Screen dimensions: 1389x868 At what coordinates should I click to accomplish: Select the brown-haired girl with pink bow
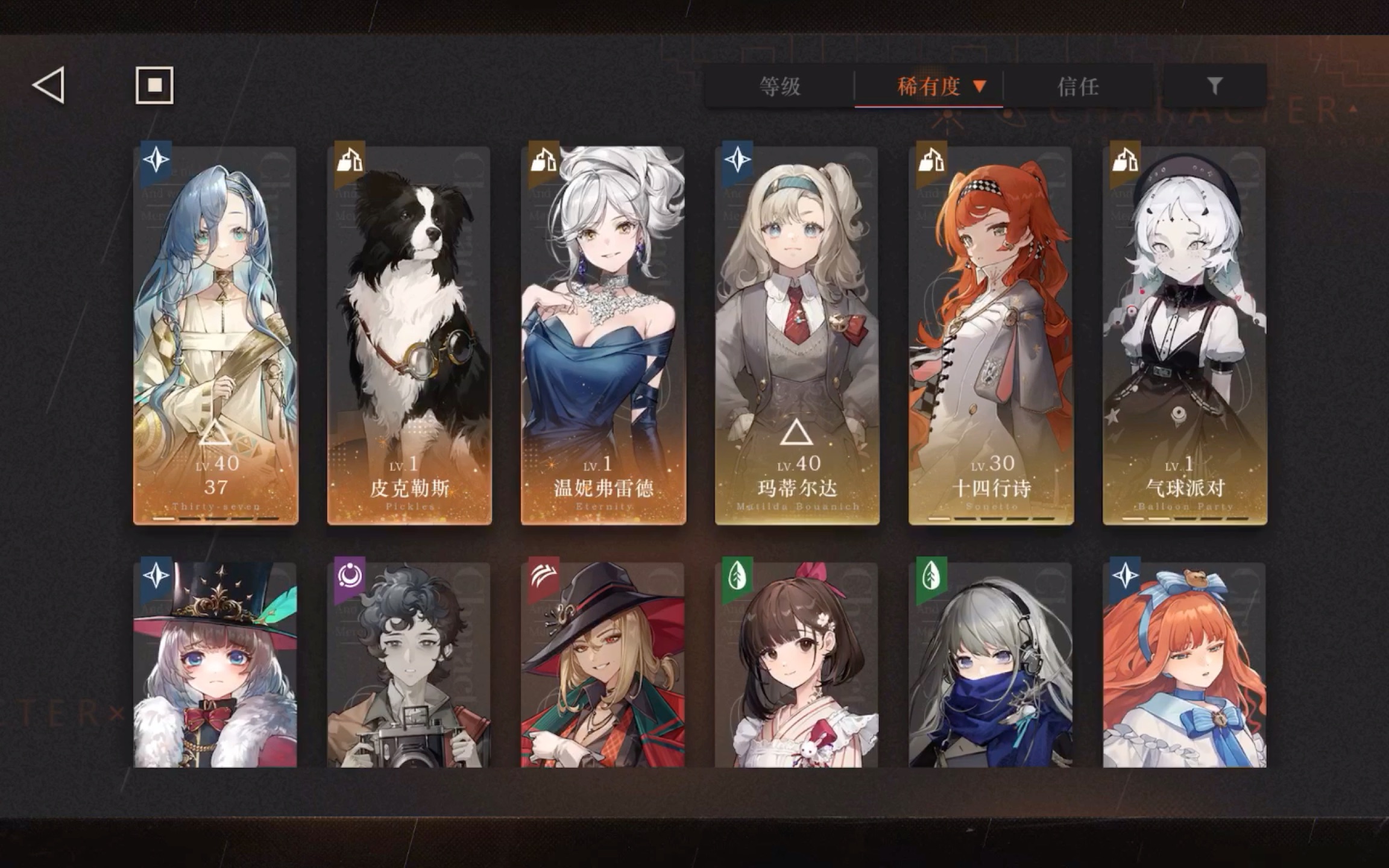click(x=797, y=665)
